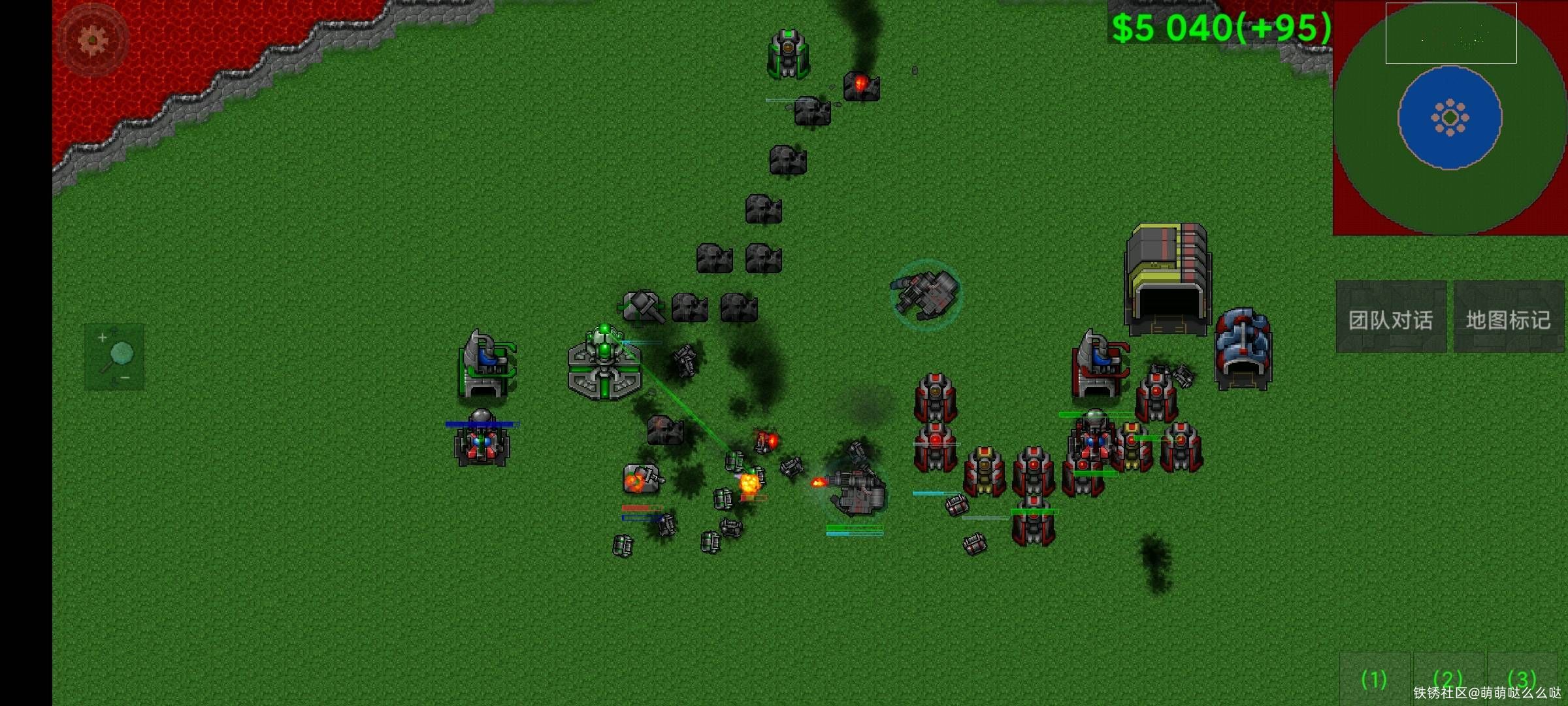This screenshot has width=1568, height=706.
Task: Open the gear settings menu
Action: (x=92, y=41)
